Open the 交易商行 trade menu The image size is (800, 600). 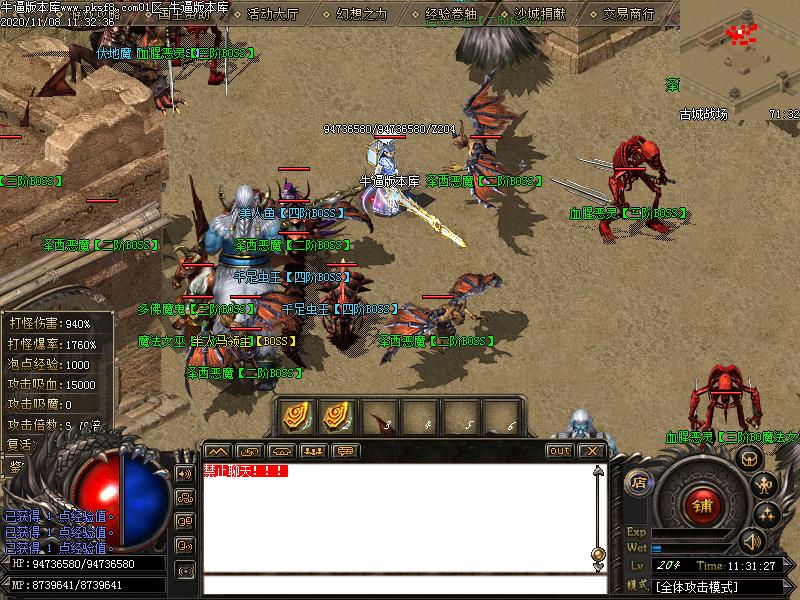629,15
